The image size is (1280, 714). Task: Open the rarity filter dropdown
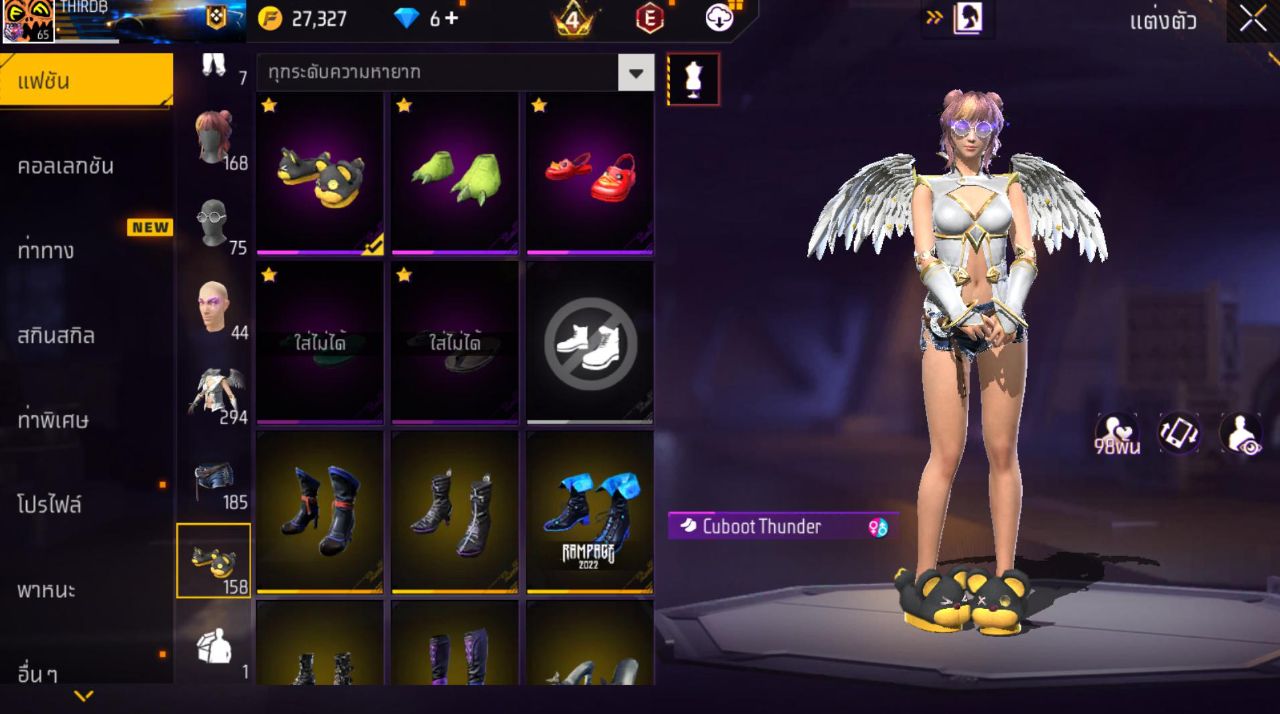635,73
